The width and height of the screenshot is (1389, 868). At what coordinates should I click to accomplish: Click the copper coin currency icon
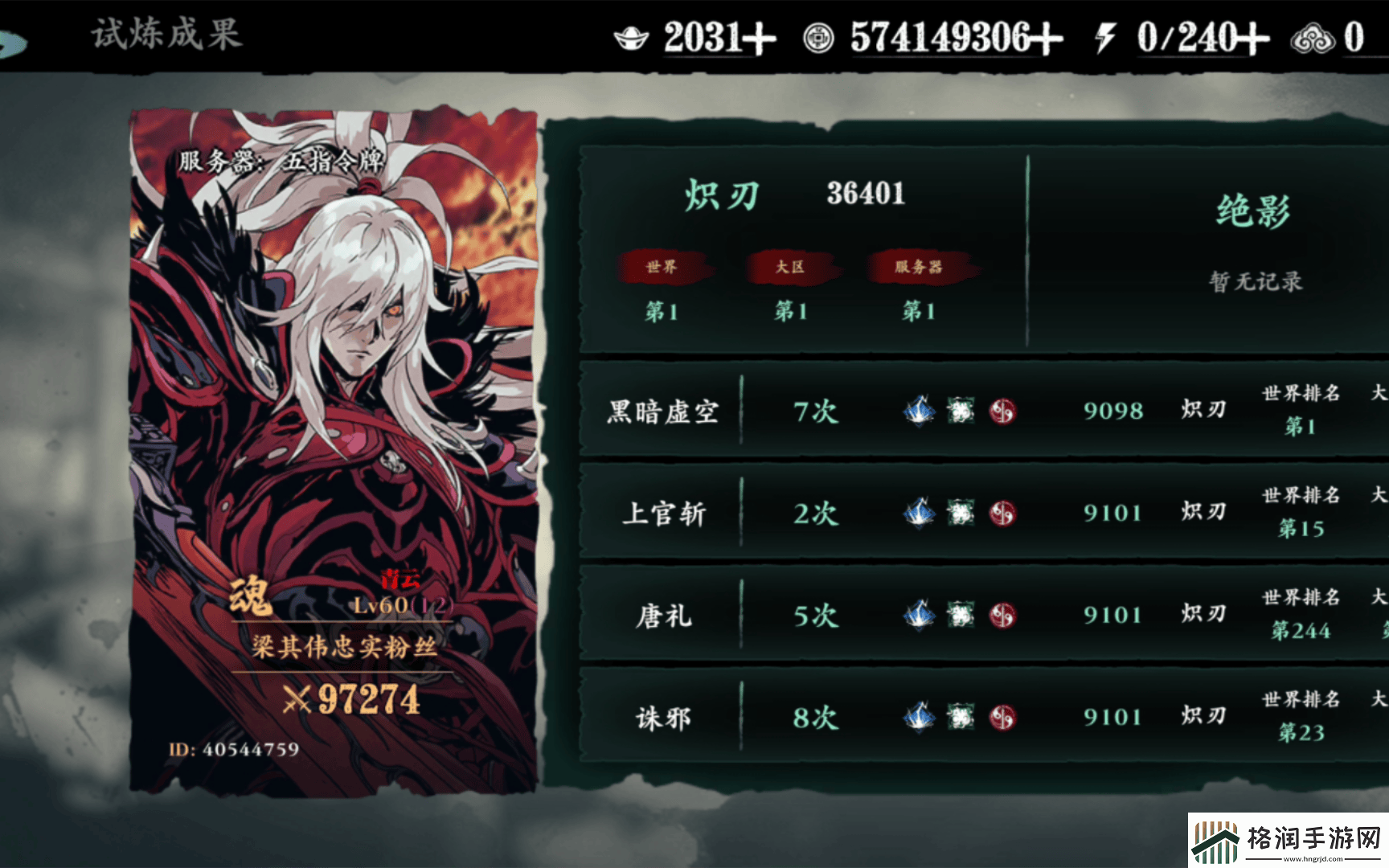click(x=818, y=36)
